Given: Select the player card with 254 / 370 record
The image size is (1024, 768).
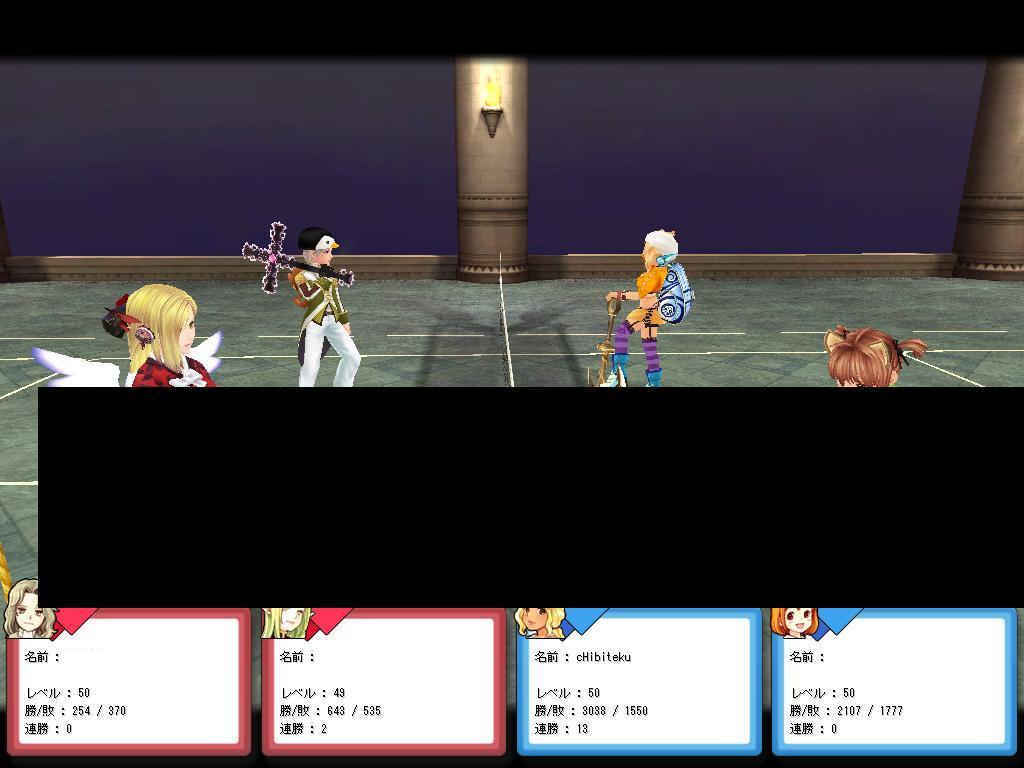Looking at the screenshot, I should coord(129,681).
